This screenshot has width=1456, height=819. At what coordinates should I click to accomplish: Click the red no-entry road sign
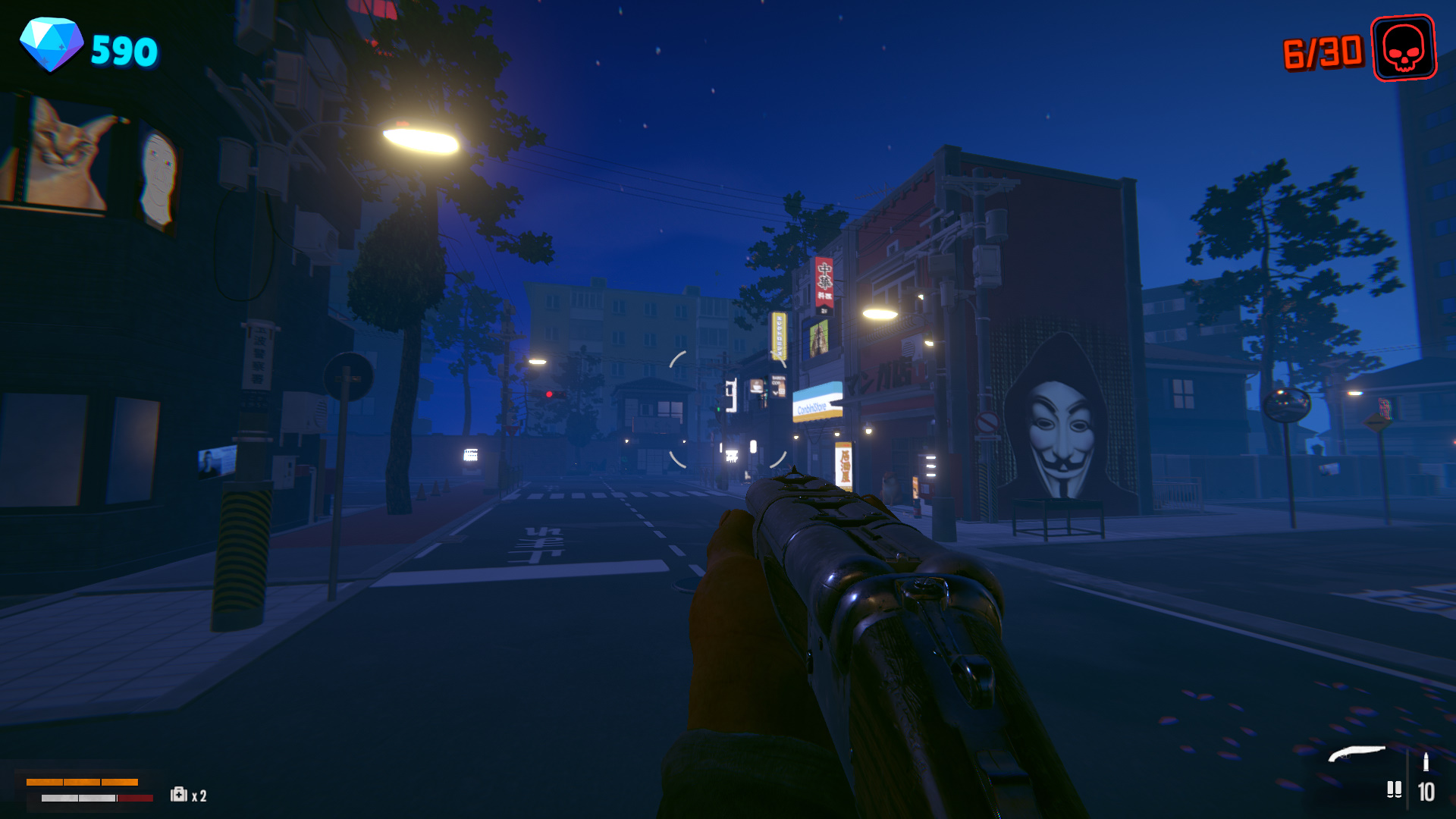point(349,375)
